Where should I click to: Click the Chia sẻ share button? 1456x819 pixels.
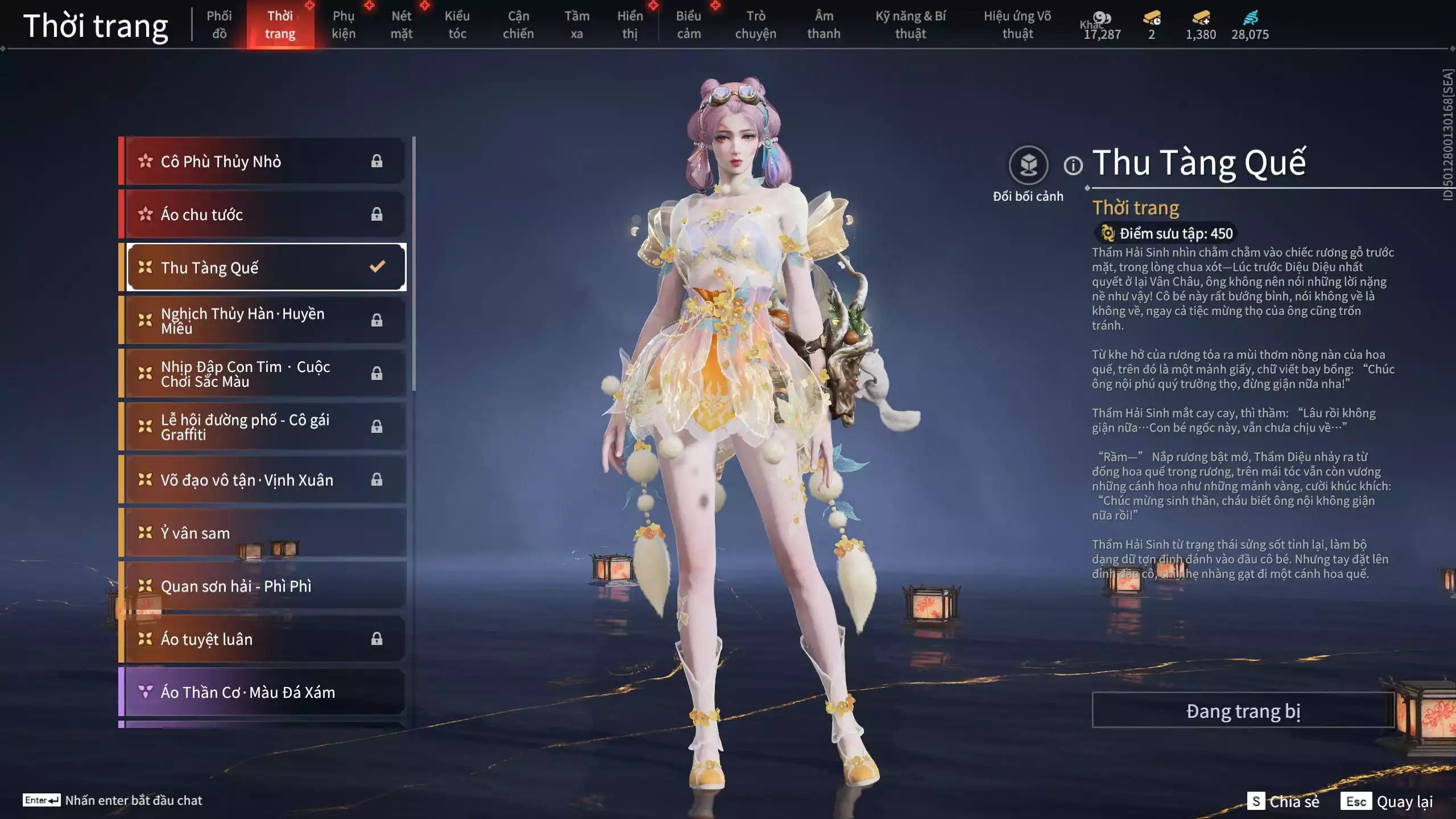[x=1284, y=801]
